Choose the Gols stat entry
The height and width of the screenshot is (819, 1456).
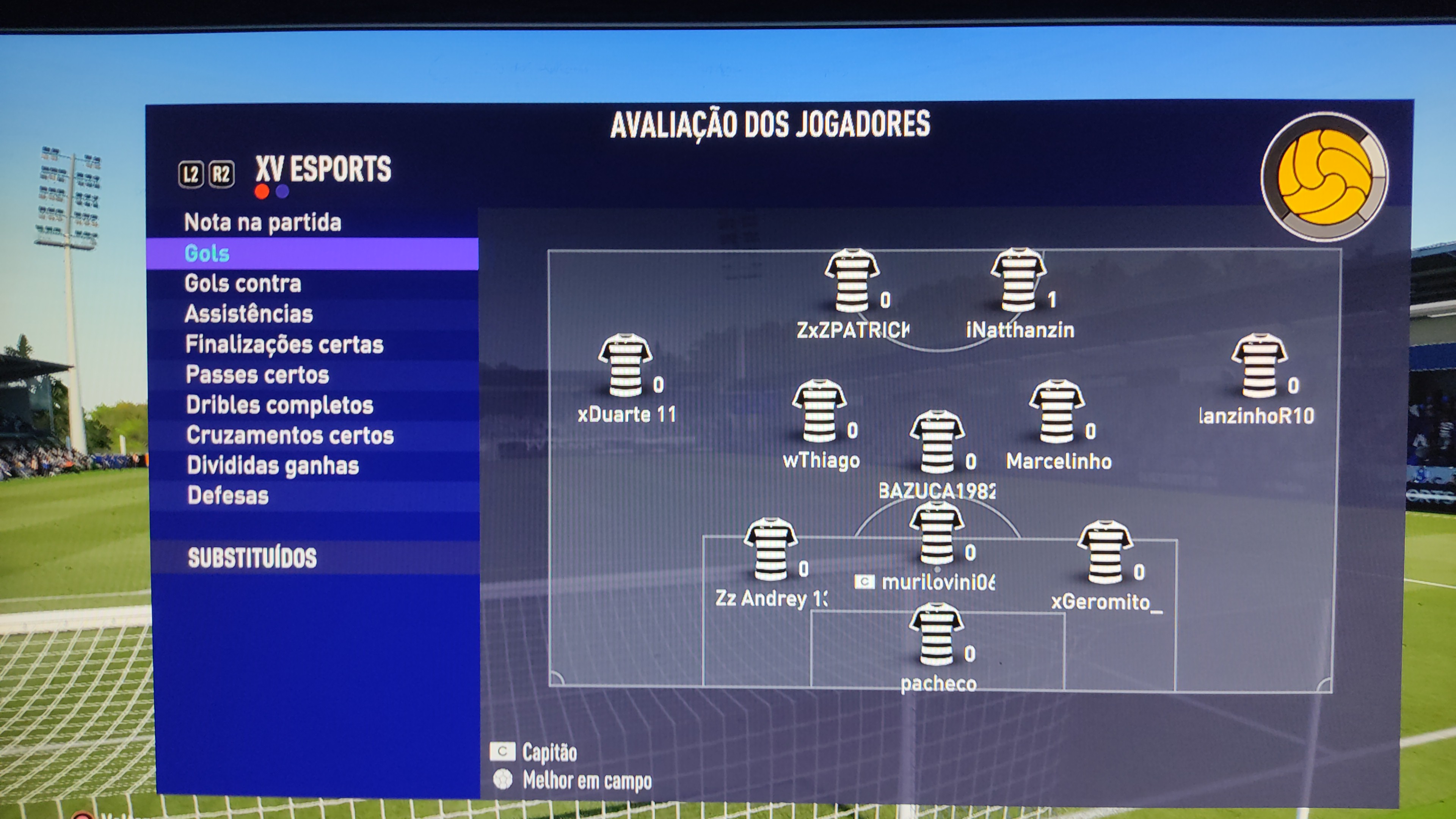207,253
